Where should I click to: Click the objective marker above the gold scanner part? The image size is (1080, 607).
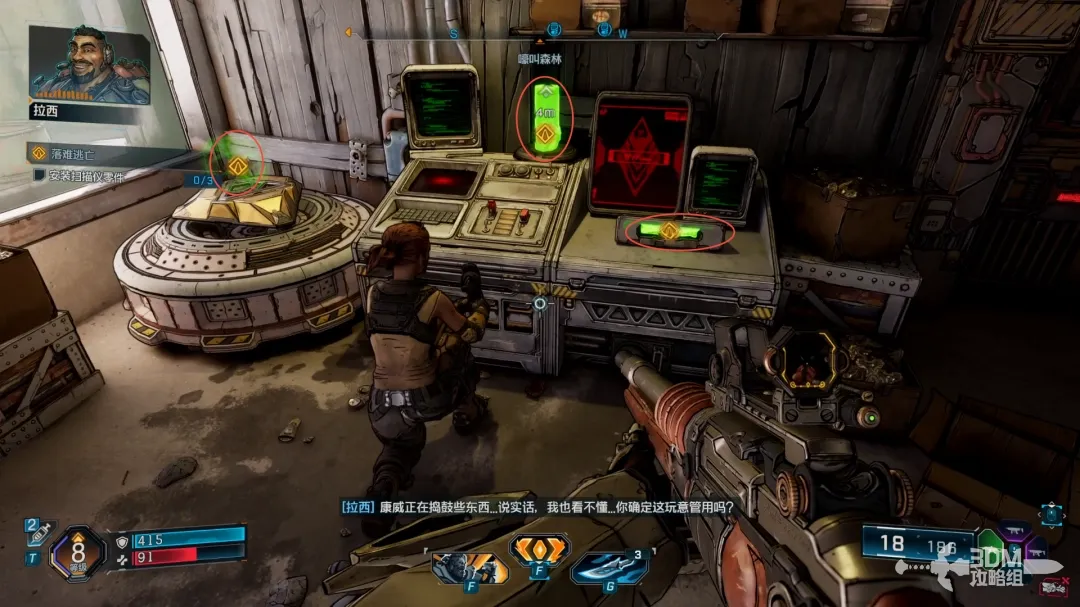236,166
